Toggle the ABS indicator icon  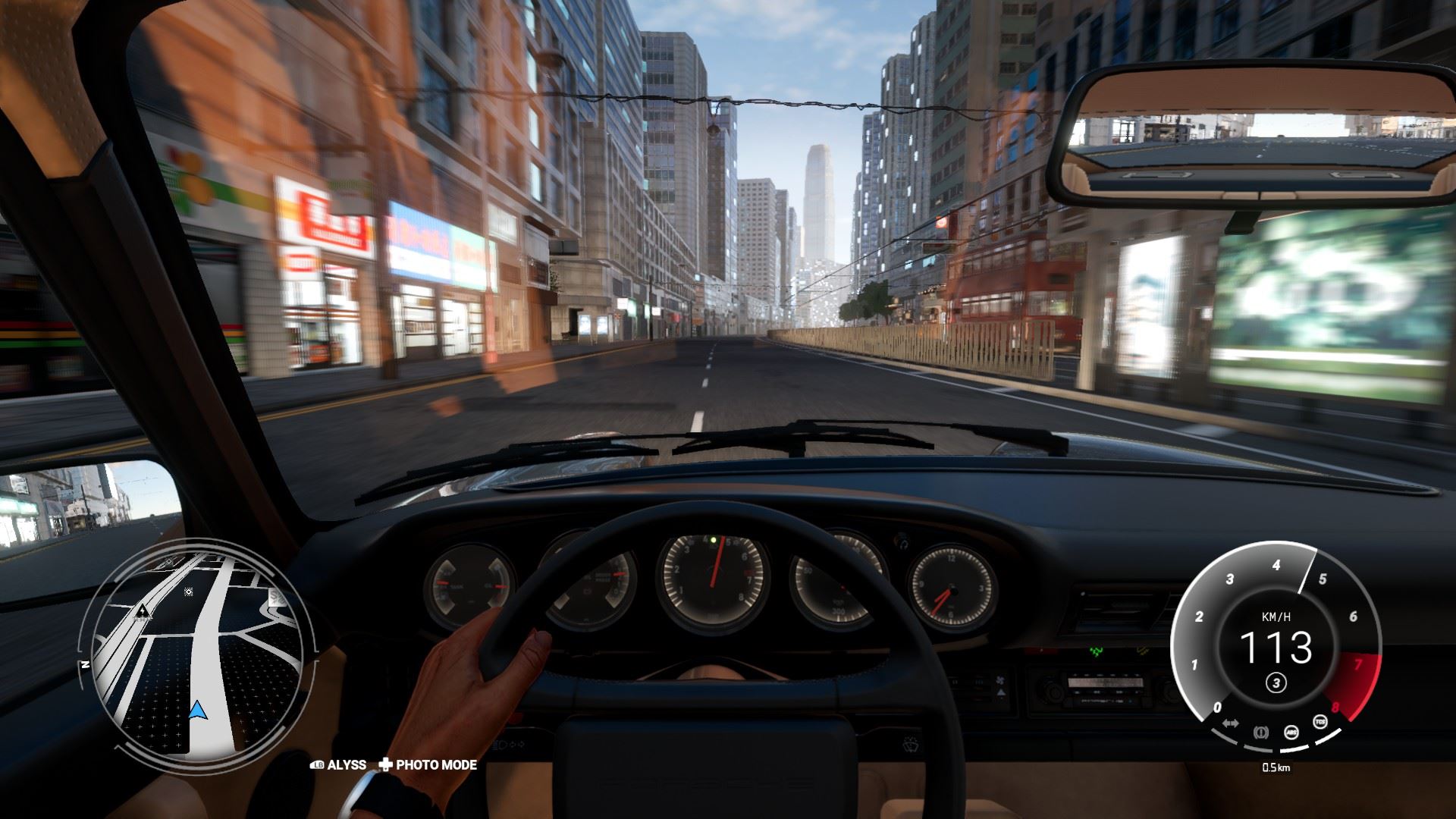click(1291, 733)
